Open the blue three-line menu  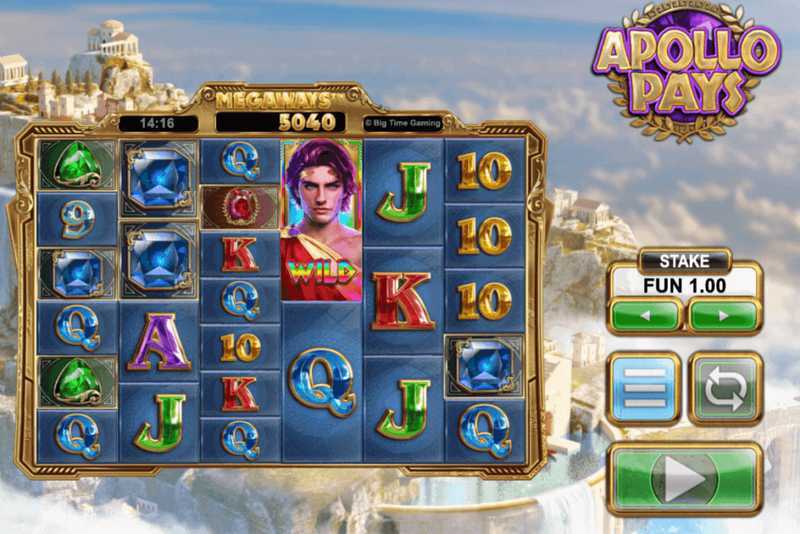tap(645, 388)
